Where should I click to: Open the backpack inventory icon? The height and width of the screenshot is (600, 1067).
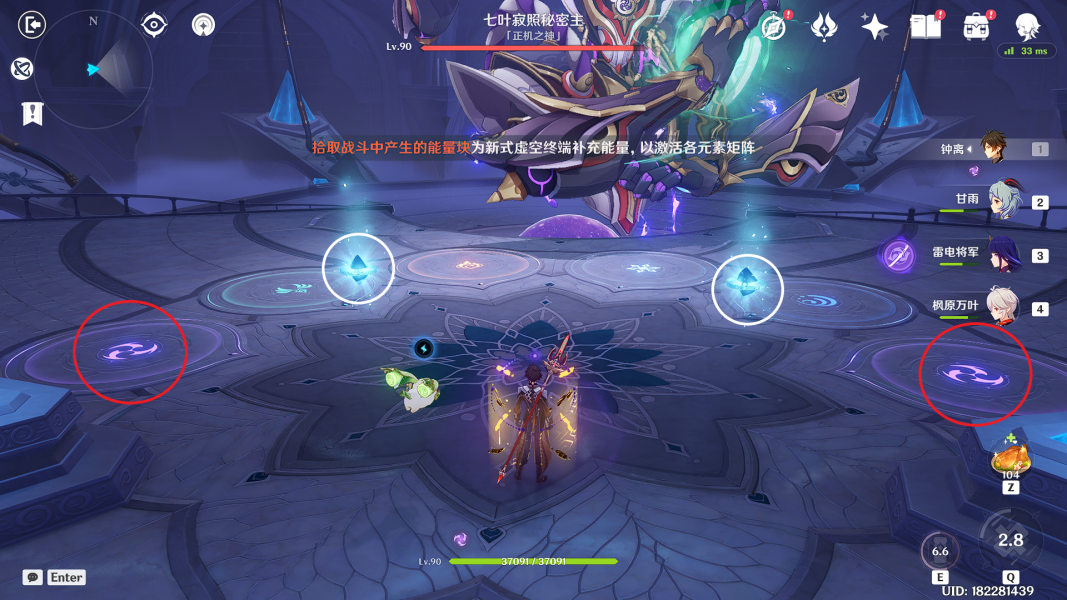pos(977,27)
